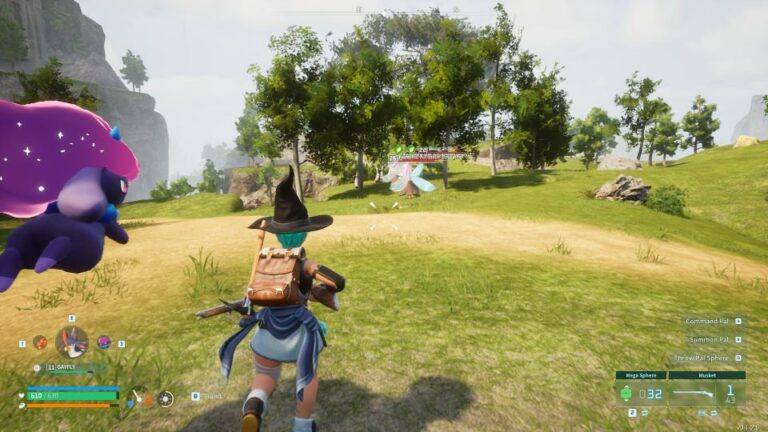Image resolution: width=768 pixels, height=432 pixels.
Task: Click the day-night clock dial icon
Action: click(x=165, y=398)
